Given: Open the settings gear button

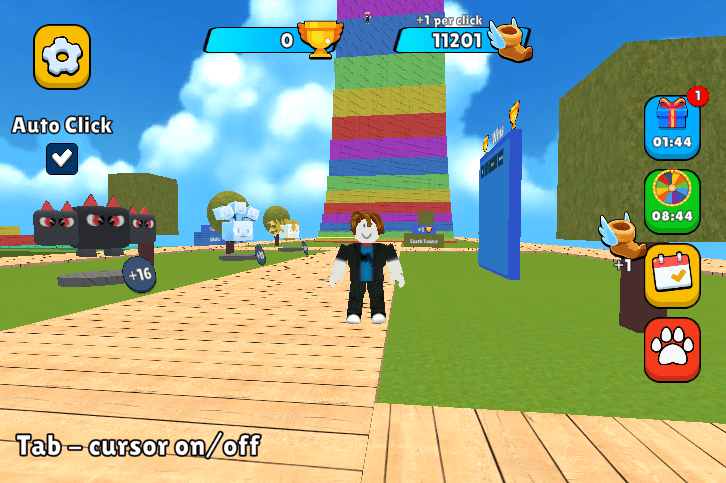Looking at the screenshot, I should tap(62, 57).
